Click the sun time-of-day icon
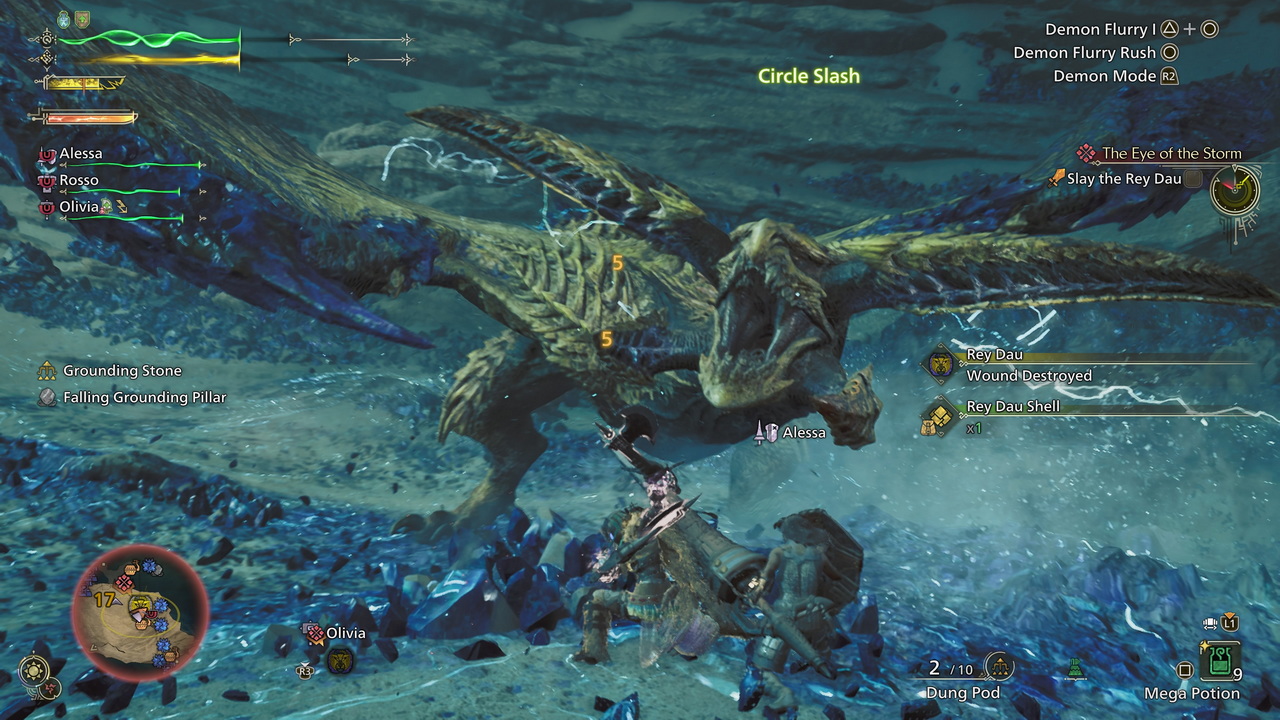Screen dimensions: 1280x720 (35, 669)
